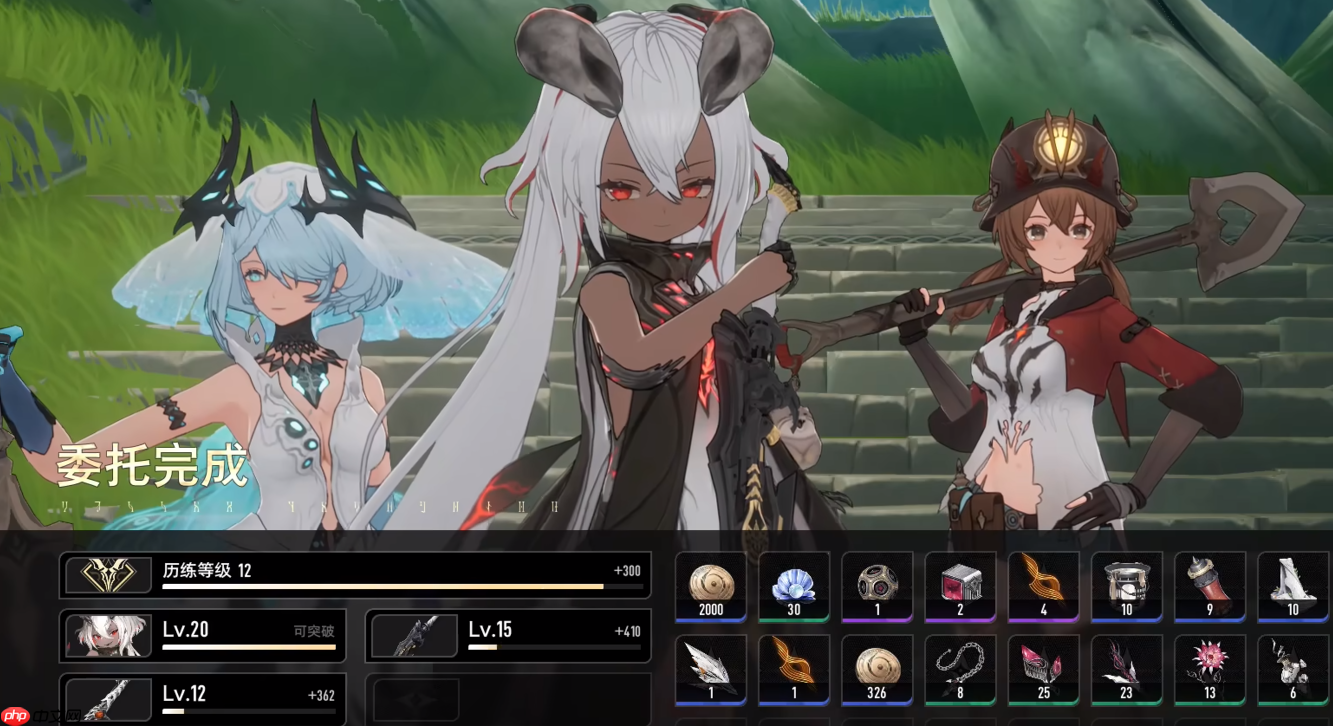Inspect the silver feather shard reward
This screenshot has height=726, width=1333.
[711, 669]
